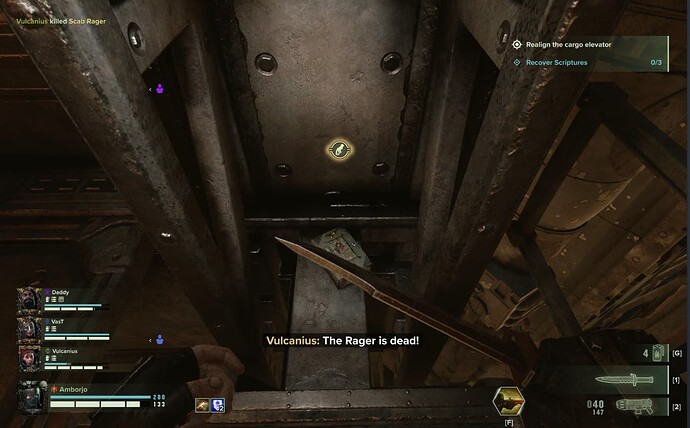Select teammate Daddy's portrait

pos(30,301)
